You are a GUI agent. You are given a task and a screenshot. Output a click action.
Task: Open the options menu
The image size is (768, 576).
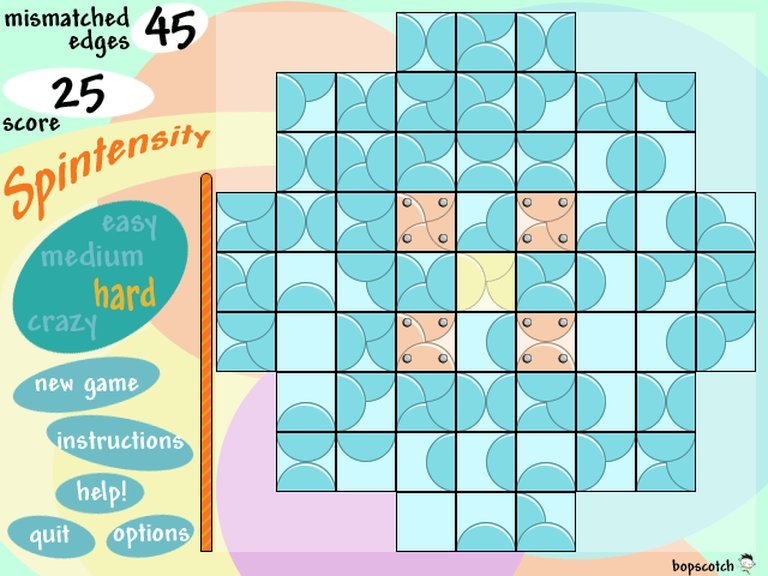(150, 534)
